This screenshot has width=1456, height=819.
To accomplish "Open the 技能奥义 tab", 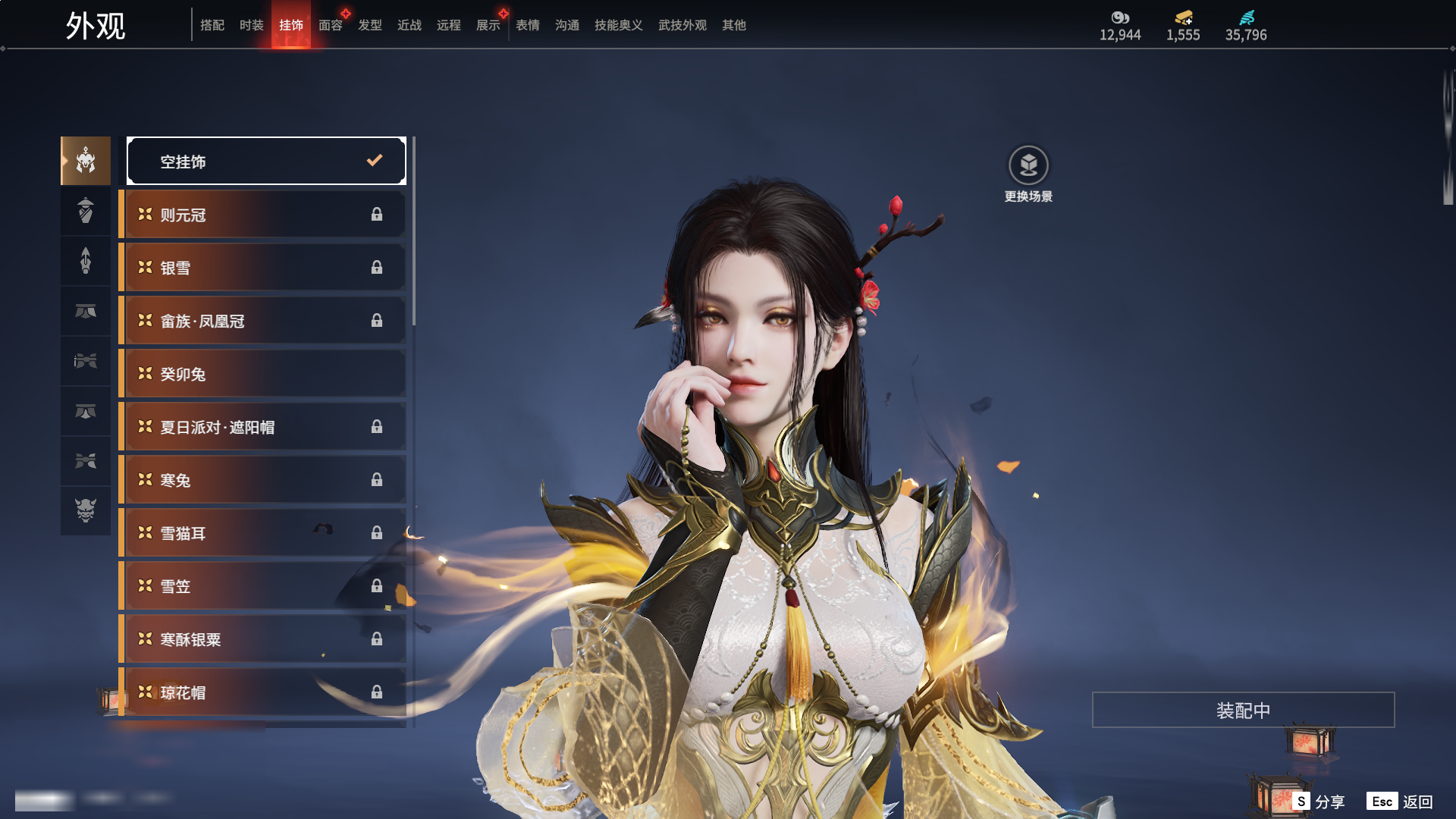I will tap(618, 25).
